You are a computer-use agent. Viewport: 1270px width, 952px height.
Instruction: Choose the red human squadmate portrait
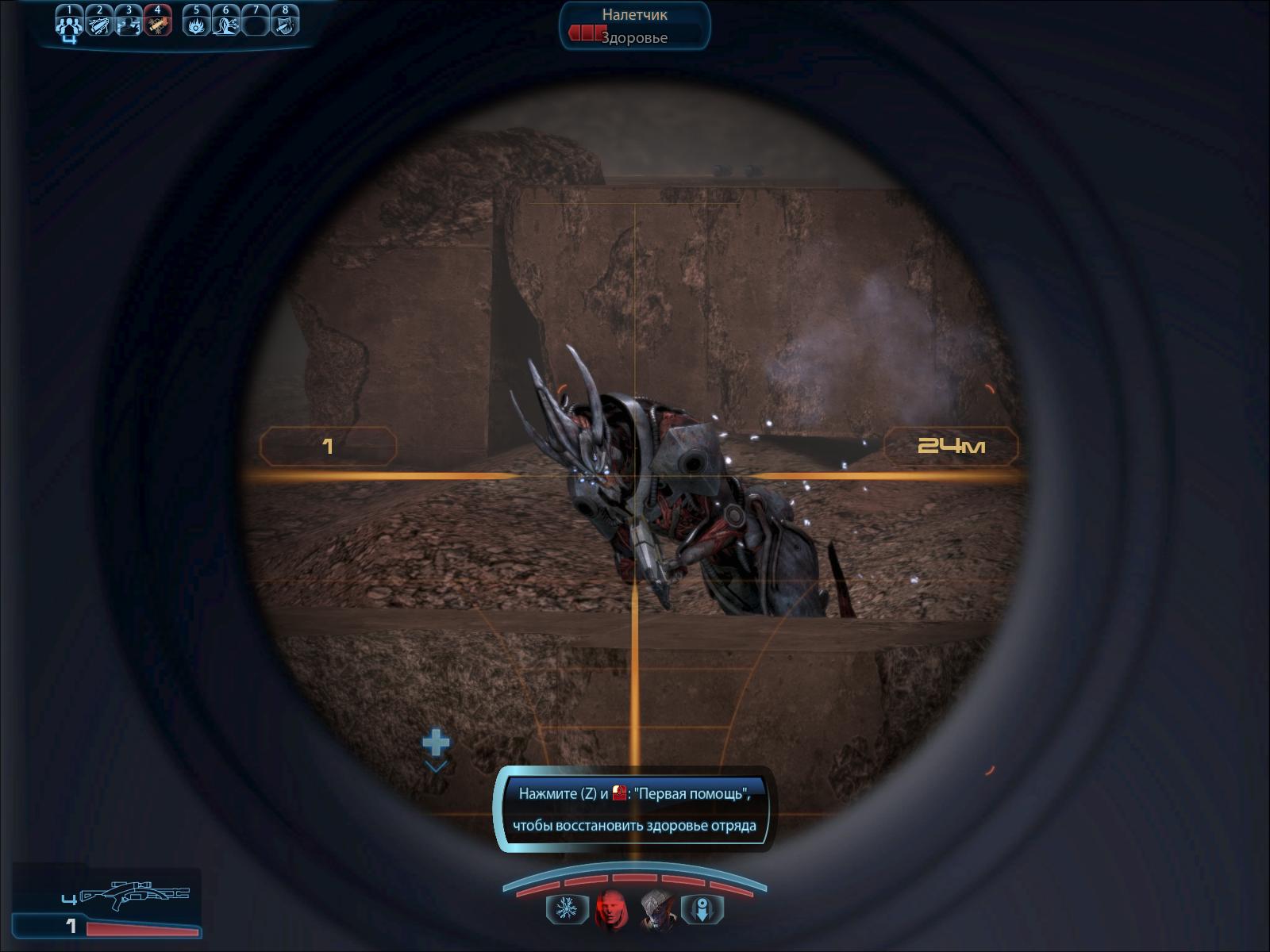611,909
